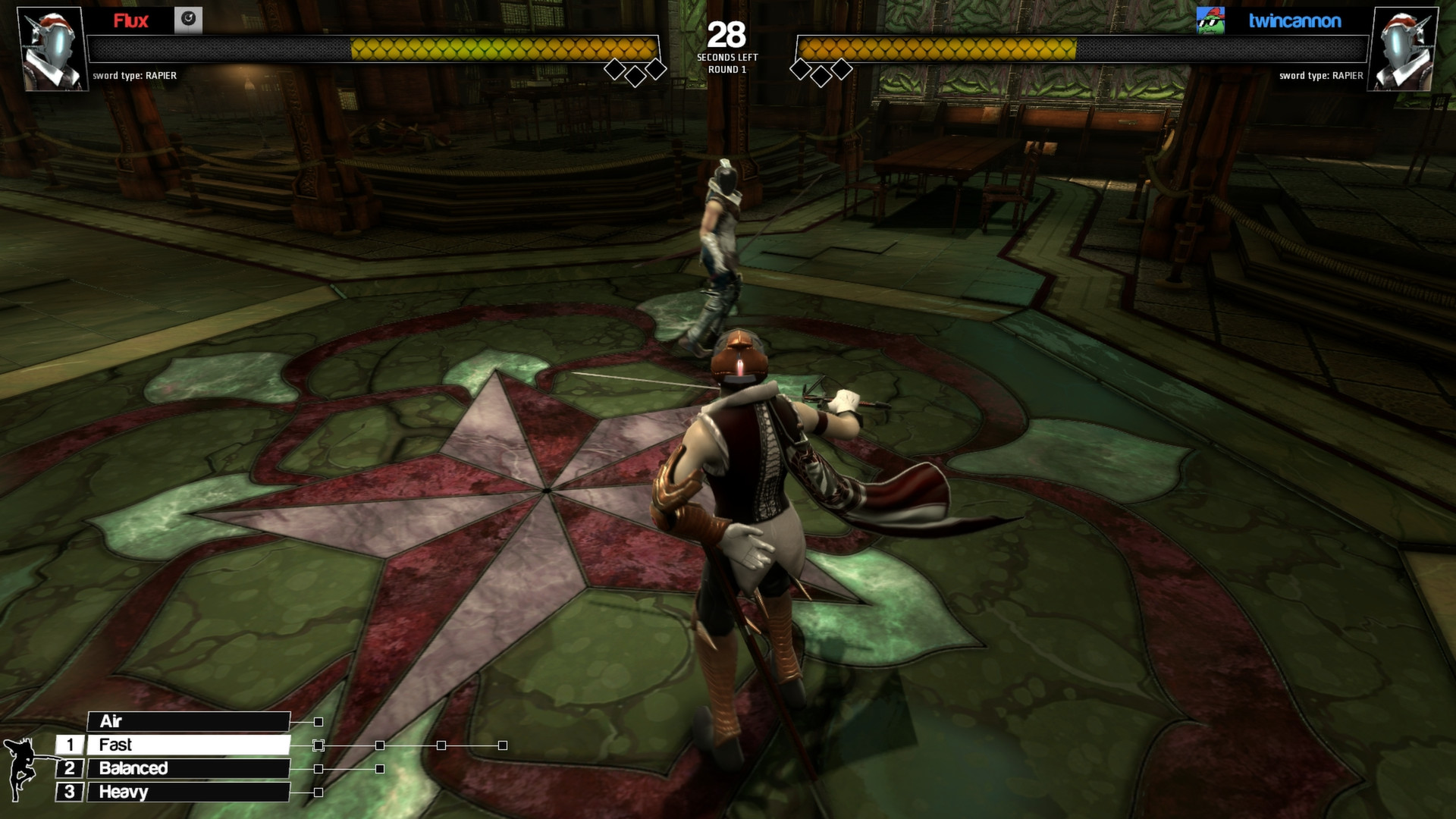Click Flux's yellow health bar
This screenshot has height=819, width=1456.
coord(504,48)
